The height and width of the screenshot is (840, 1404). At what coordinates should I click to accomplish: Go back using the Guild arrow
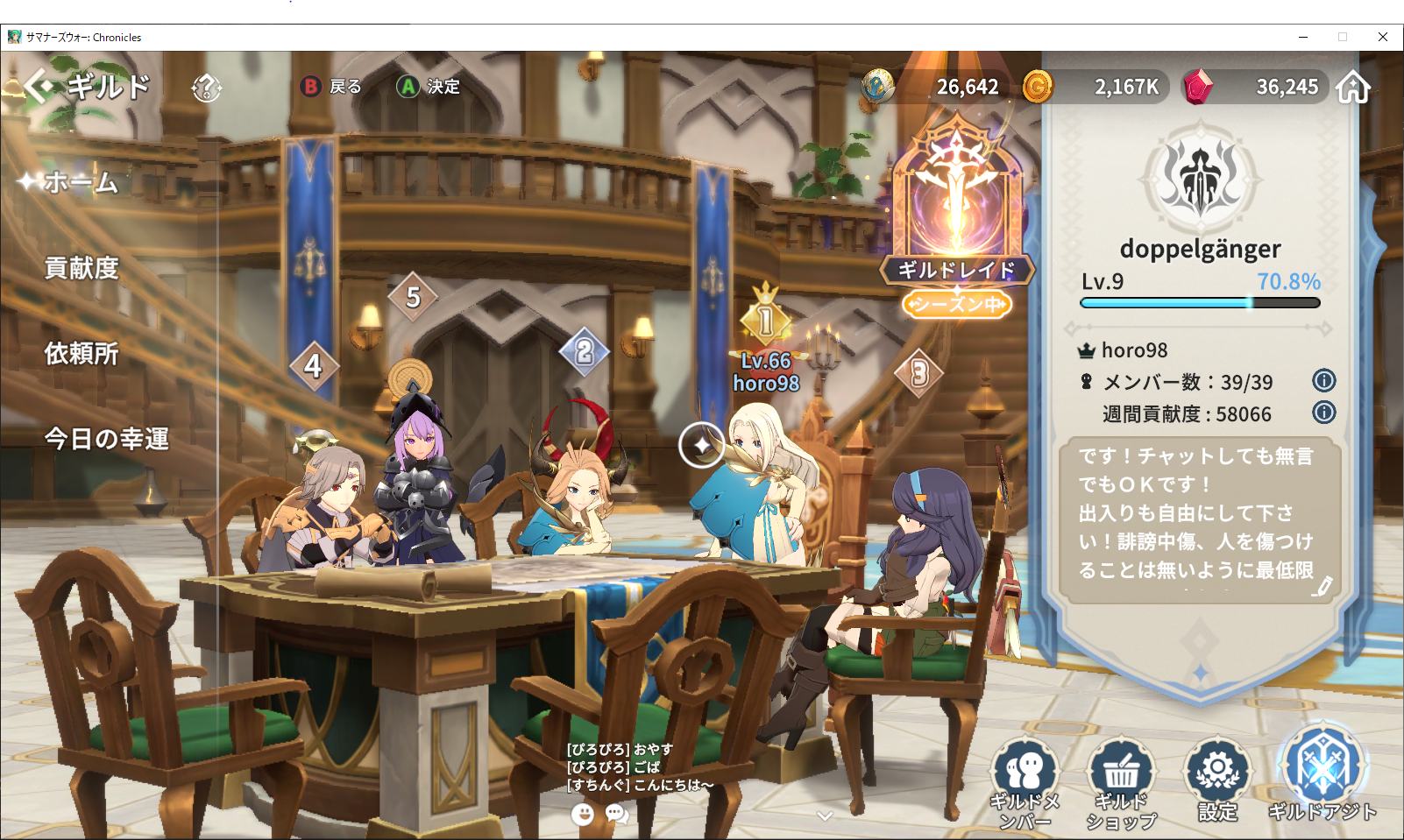click(x=39, y=87)
